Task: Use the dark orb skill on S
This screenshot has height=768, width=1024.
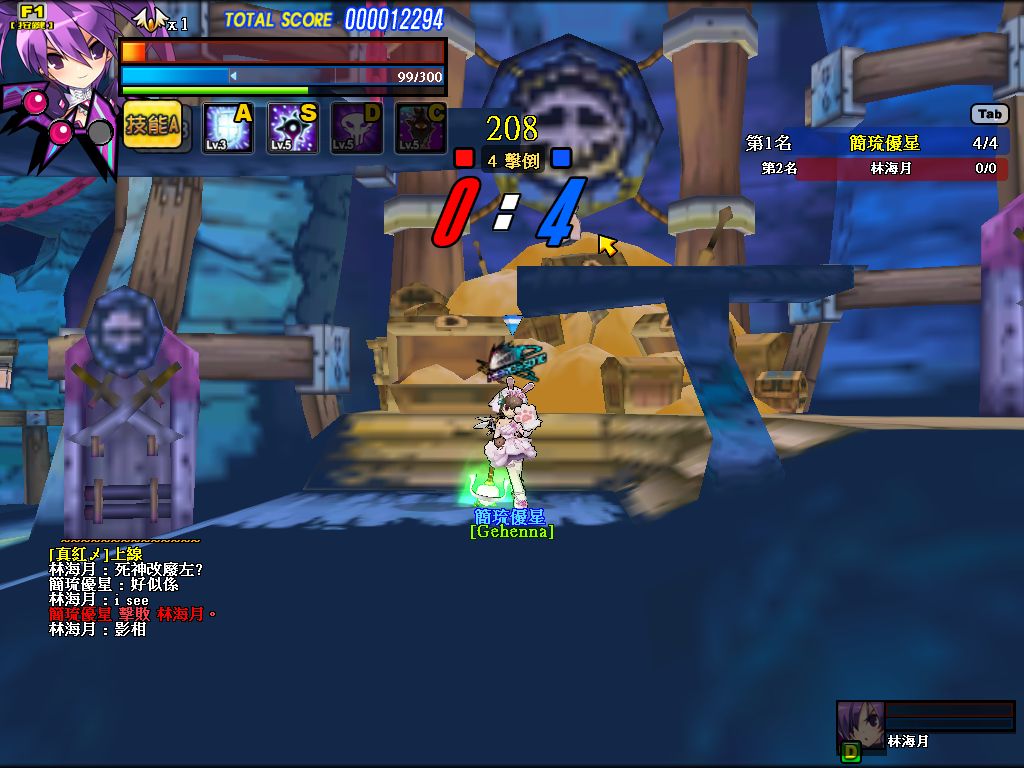Action: point(292,129)
